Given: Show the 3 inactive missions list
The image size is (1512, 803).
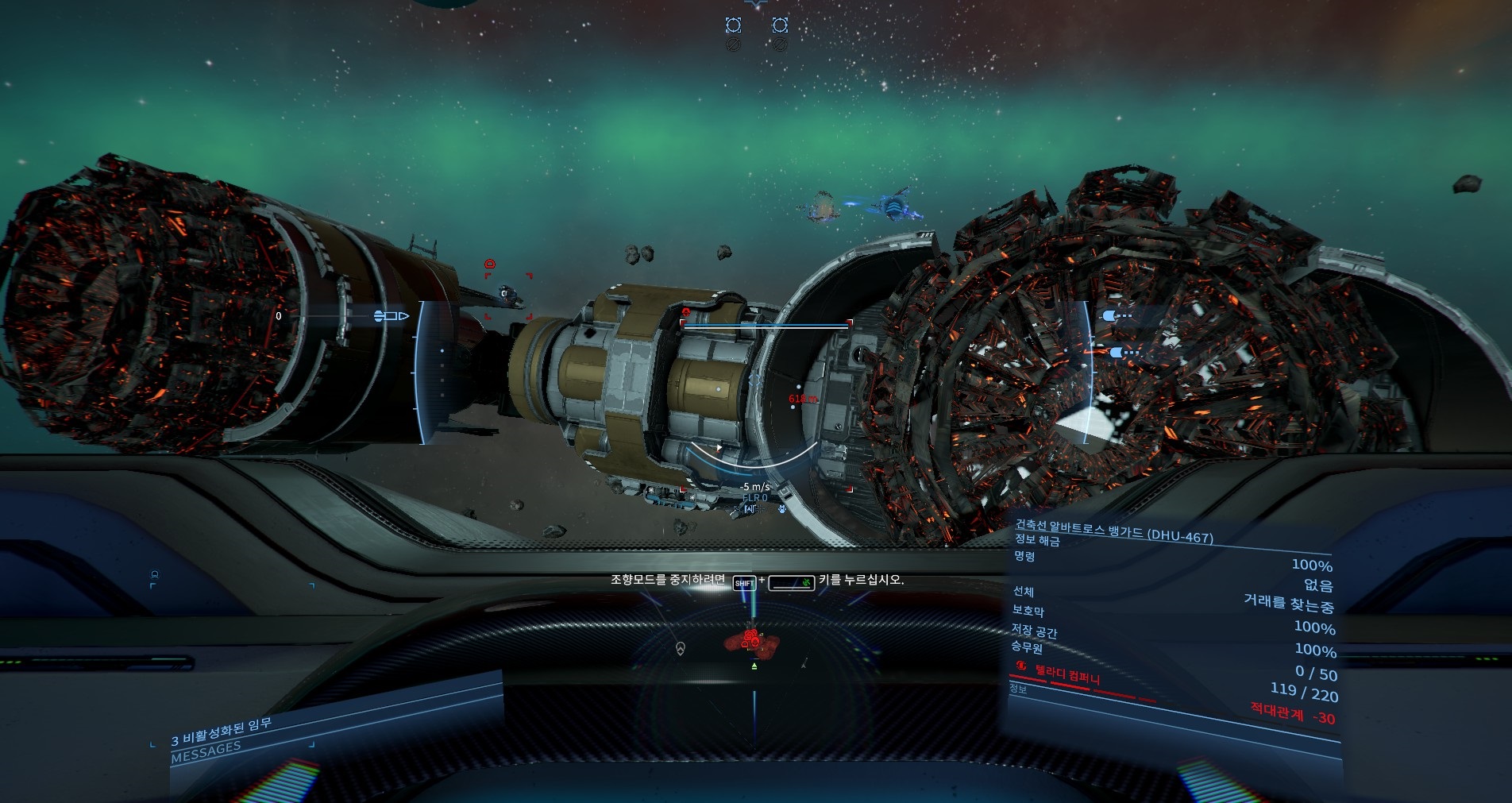Looking at the screenshot, I should pos(222,732).
